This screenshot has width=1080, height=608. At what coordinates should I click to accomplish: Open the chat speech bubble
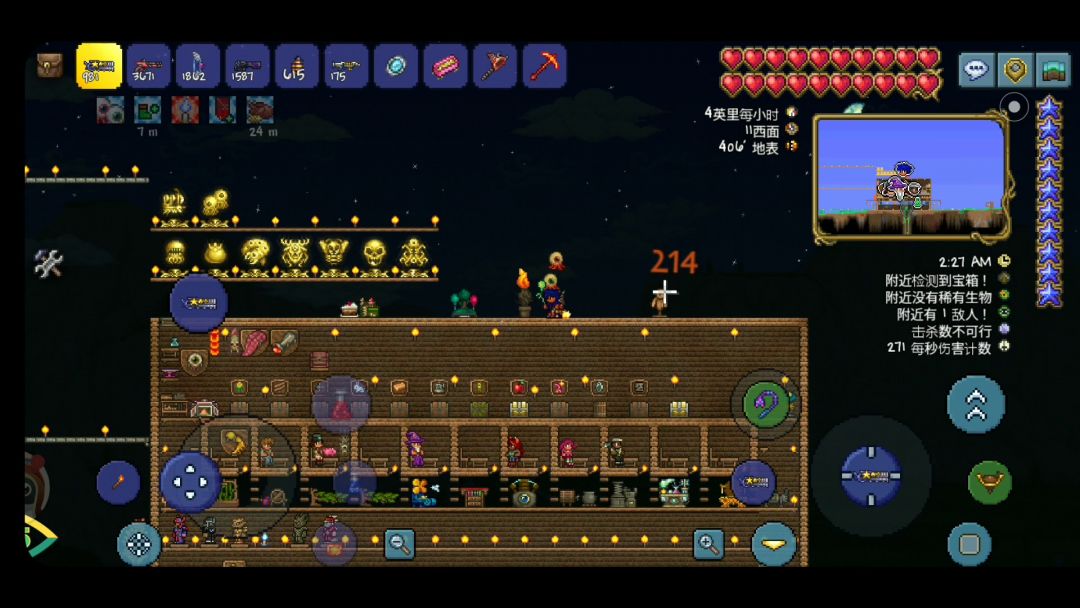(x=977, y=70)
